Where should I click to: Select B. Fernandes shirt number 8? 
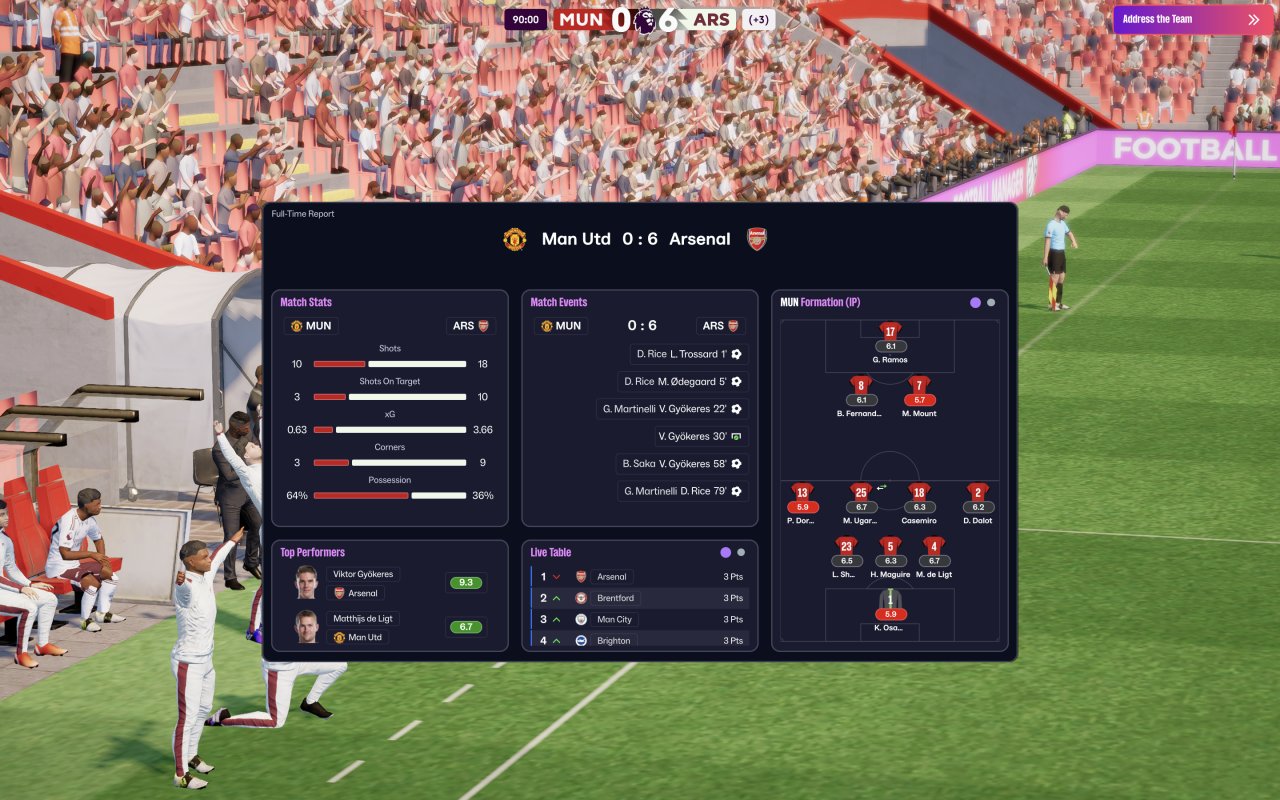click(x=861, y=386)
